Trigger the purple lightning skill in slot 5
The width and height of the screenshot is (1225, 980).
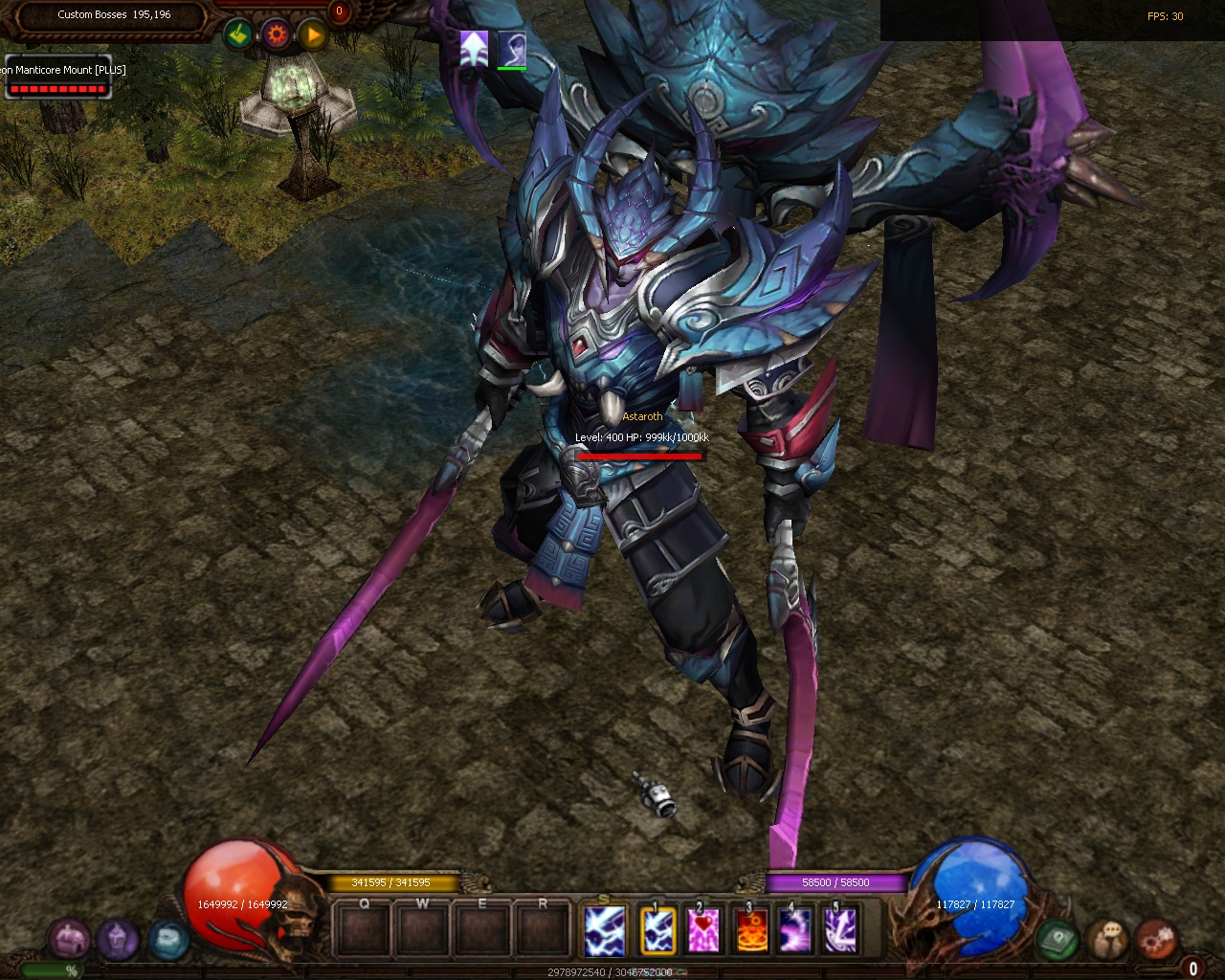pyautogui.click(x=841, y=930)
